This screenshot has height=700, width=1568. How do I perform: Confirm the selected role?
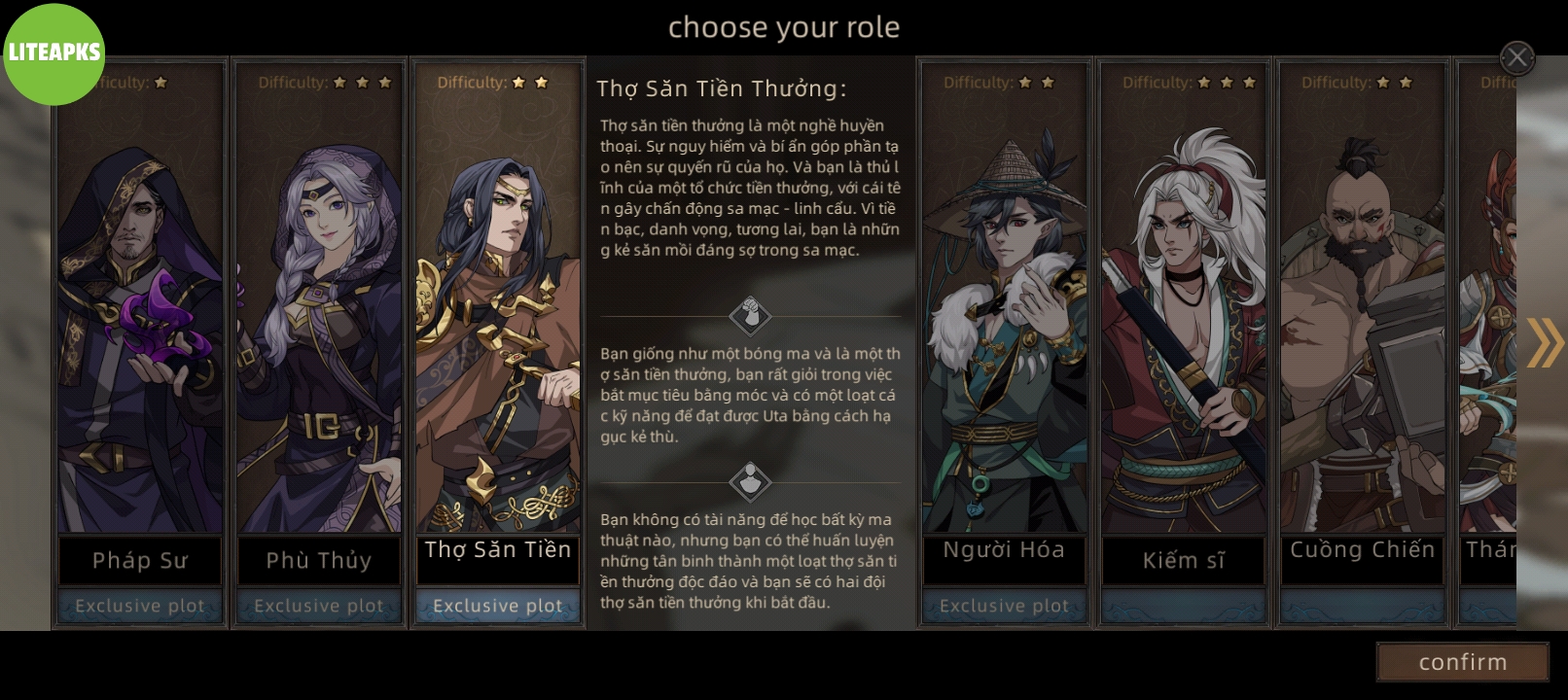pos(1462,662)
